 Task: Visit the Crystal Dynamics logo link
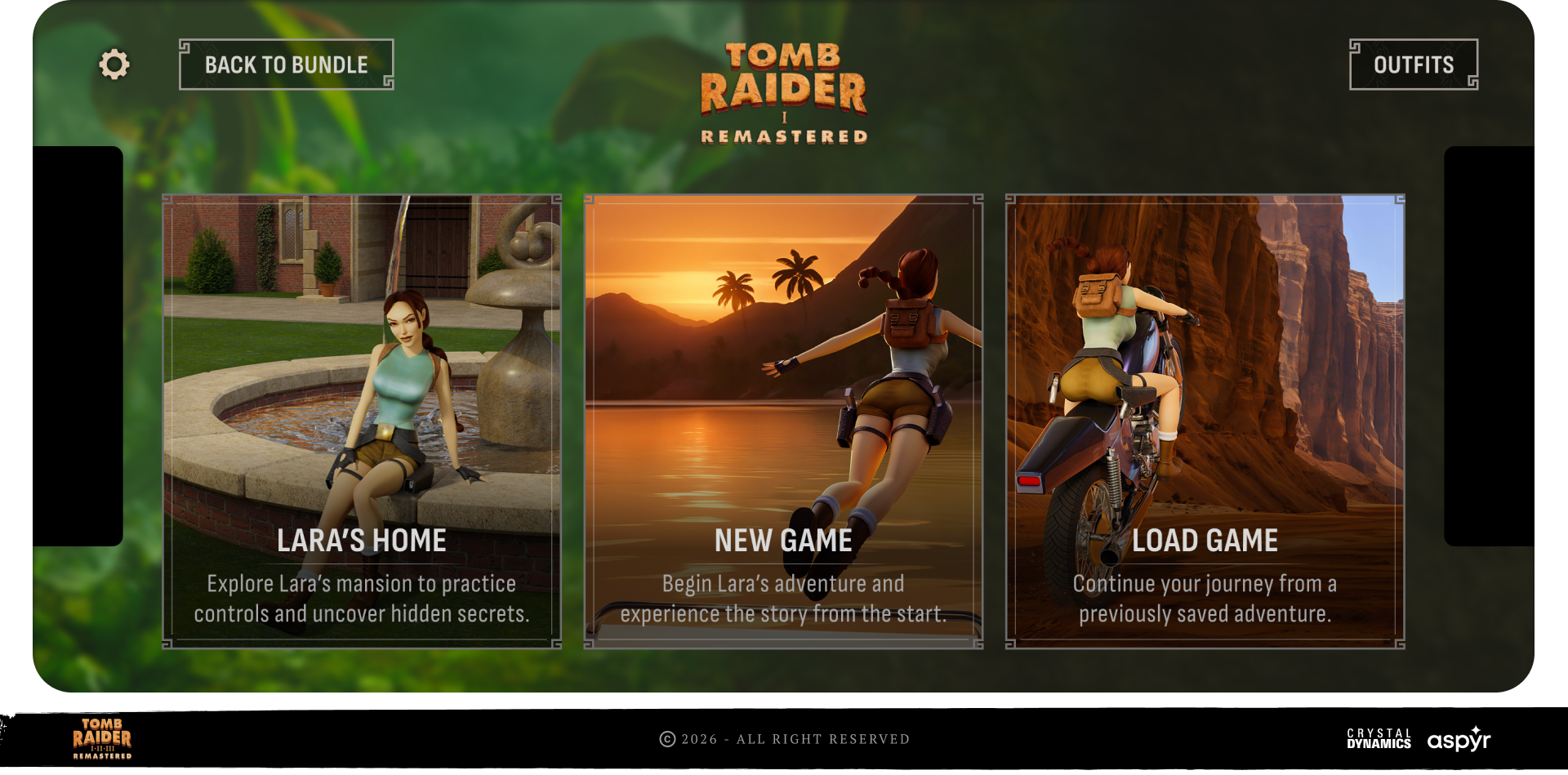pyautogui.click(x=1379, y=738)
